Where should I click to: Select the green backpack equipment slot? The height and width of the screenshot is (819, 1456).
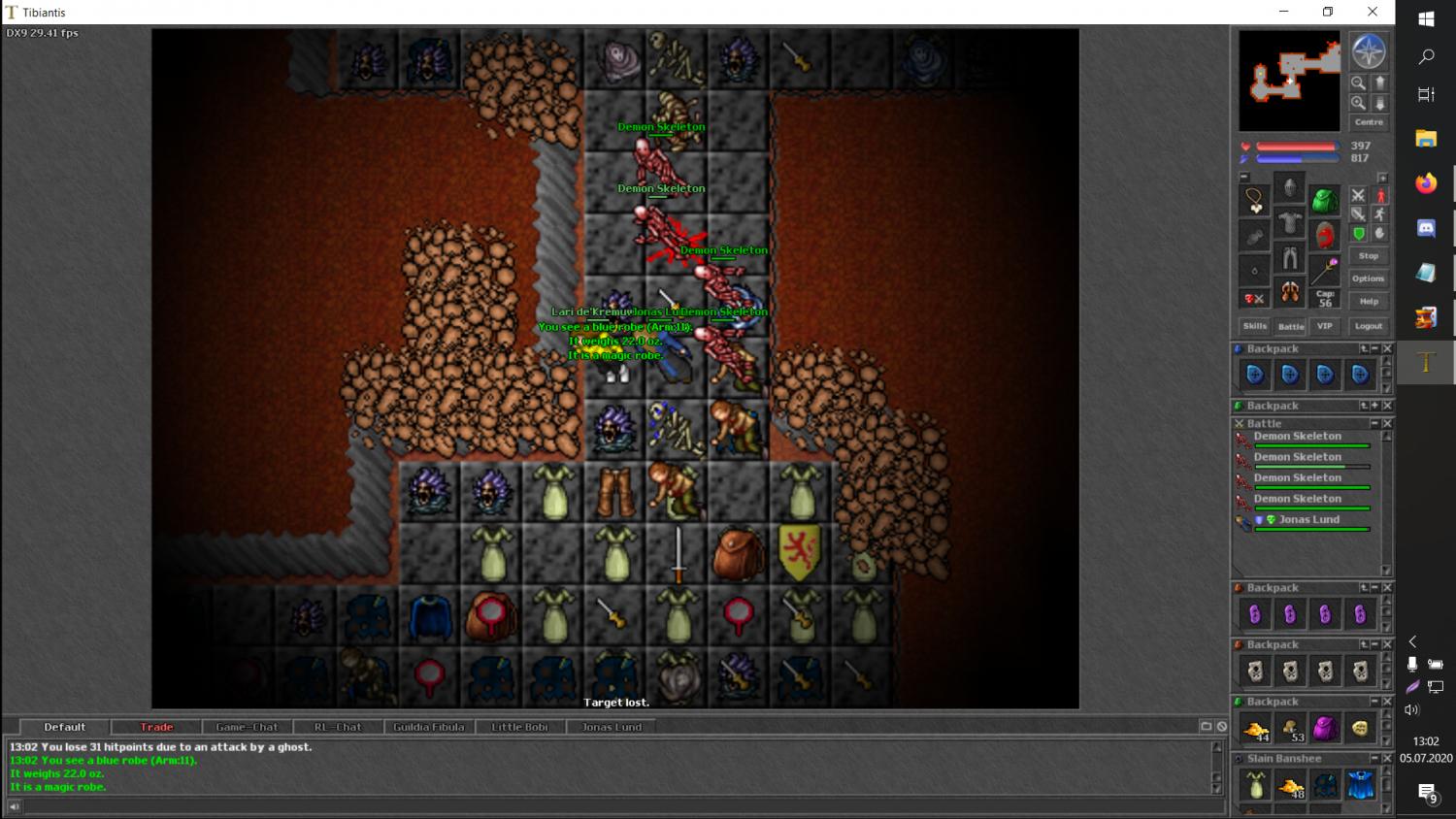[1325, 201]
